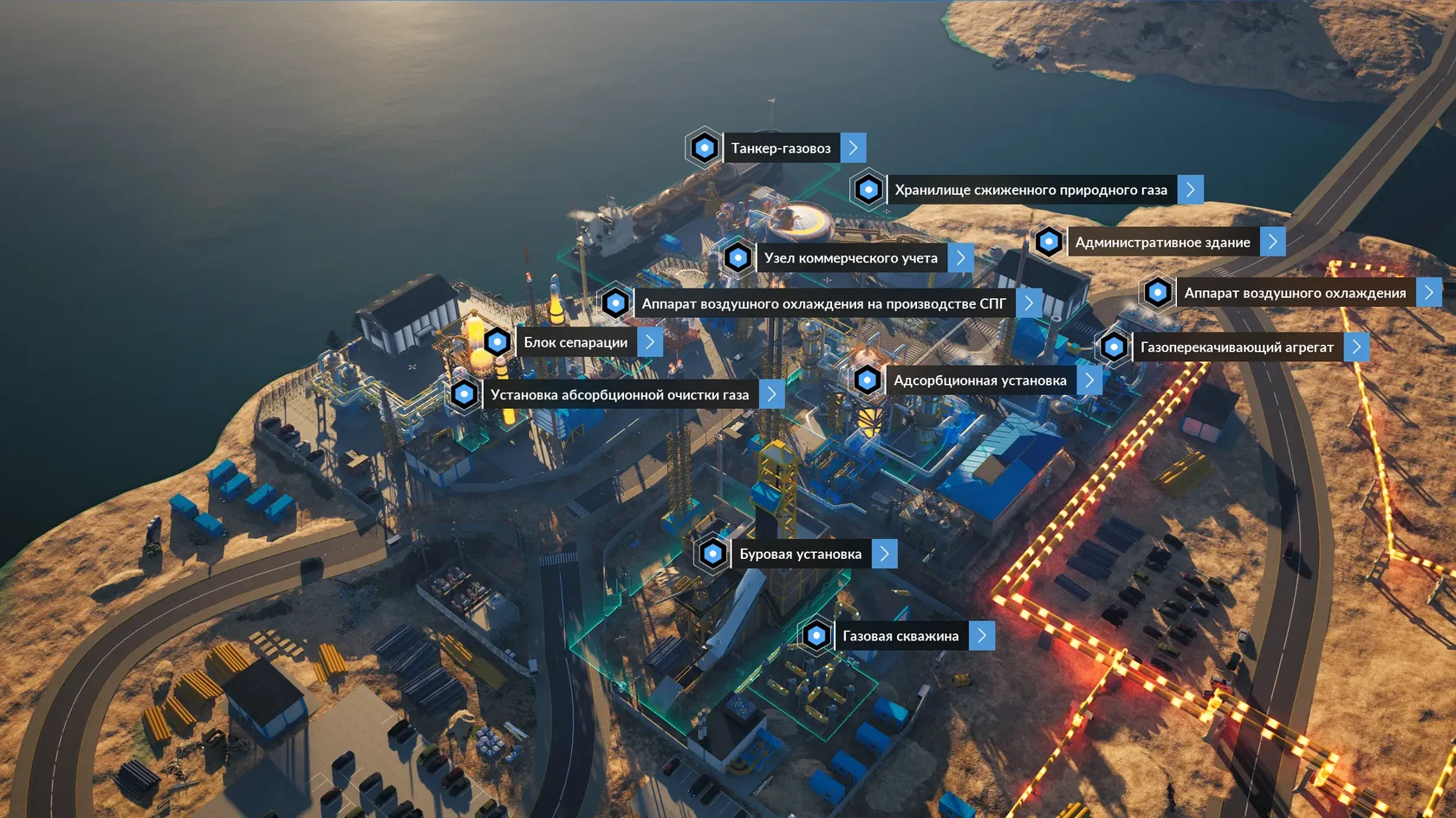Click the arrow beside Газовая скважина
The height and width of the screenshot is (818, 1456).
[x=982, y=636]
